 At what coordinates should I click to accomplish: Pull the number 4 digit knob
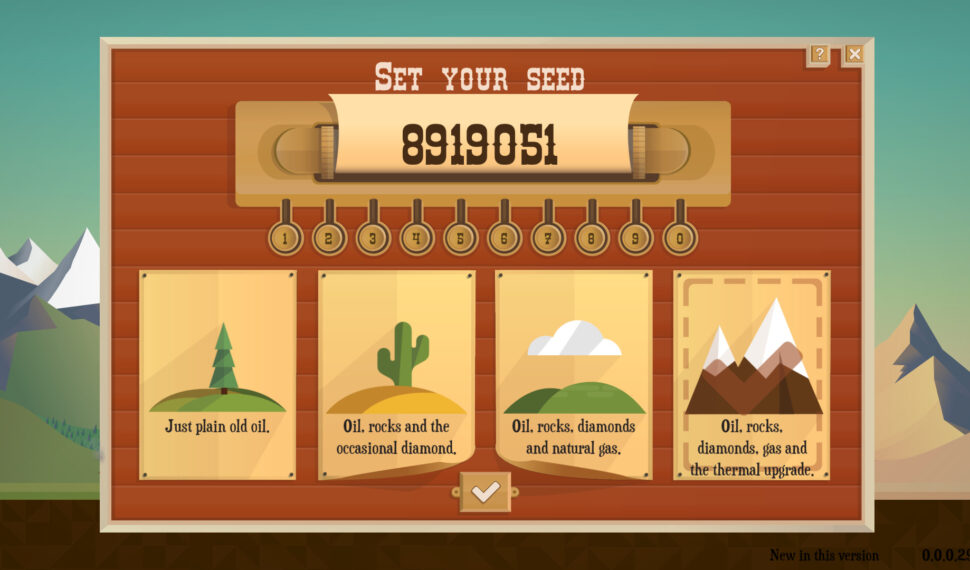417,238
